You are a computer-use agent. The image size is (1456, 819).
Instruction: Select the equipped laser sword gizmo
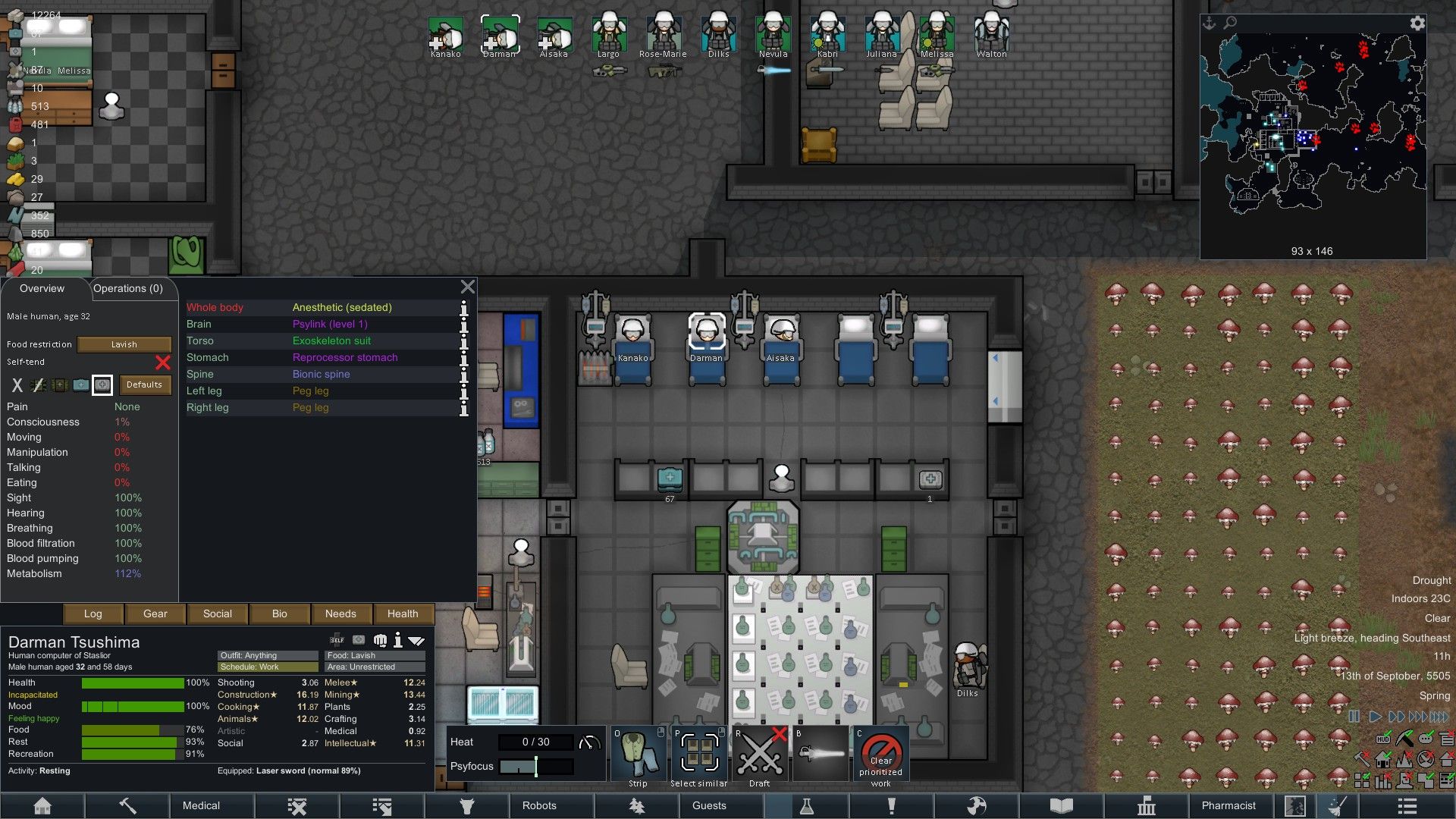pos(820,755)
